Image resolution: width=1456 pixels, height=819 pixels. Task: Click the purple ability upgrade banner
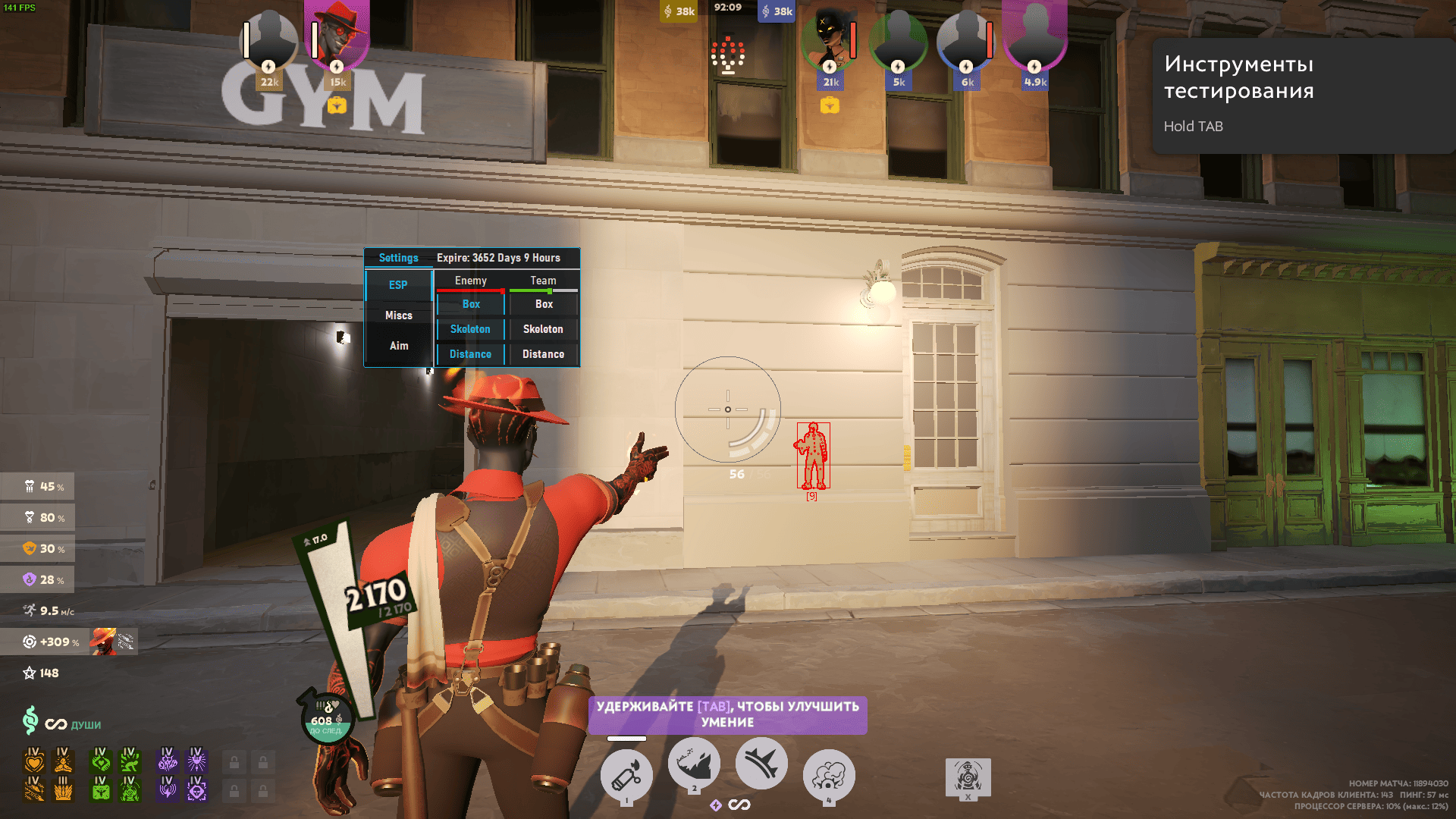coord(727,714)
